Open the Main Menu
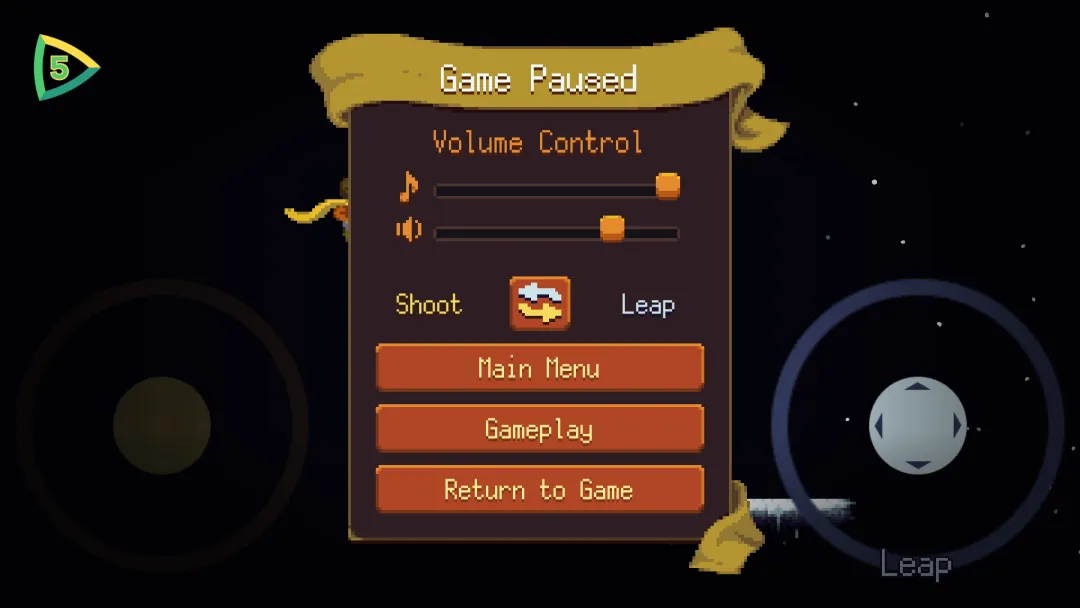This screenshot has width=1080, height=608. click(539, 367)
